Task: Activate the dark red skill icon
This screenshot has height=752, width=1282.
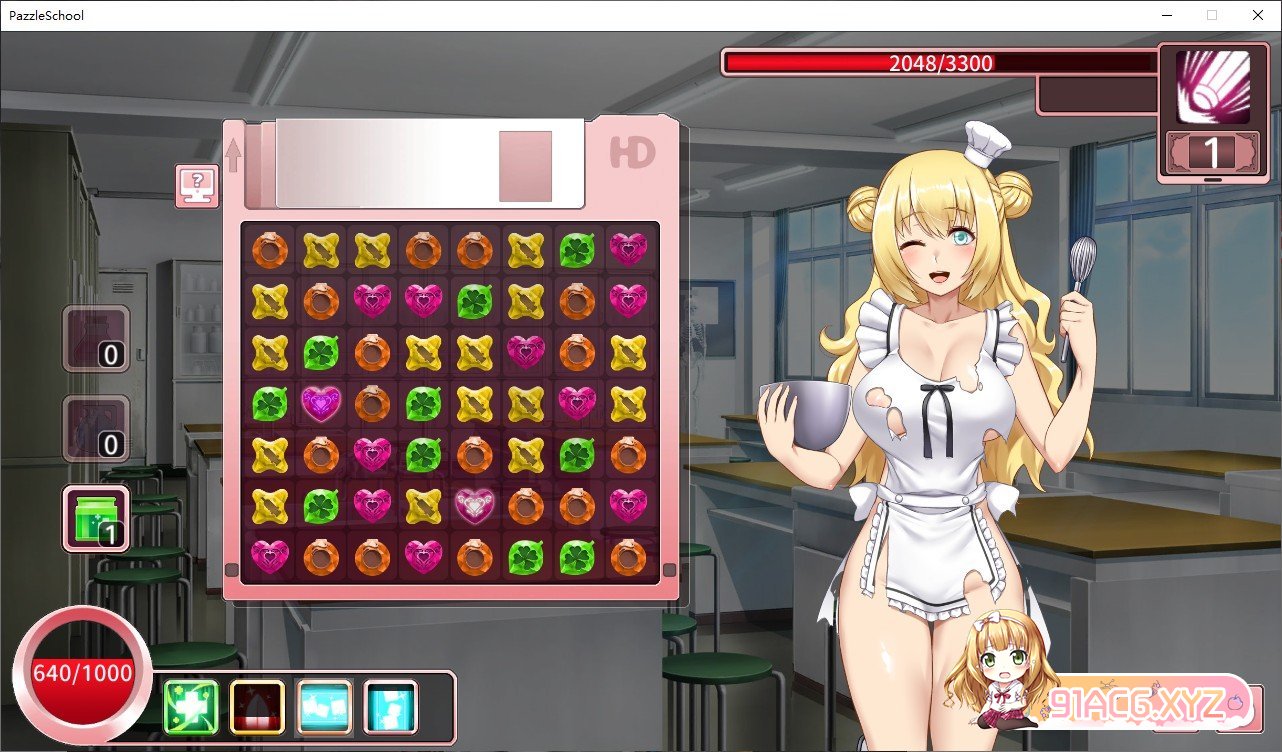Action: pyautogui.click(x=257, y=706)
